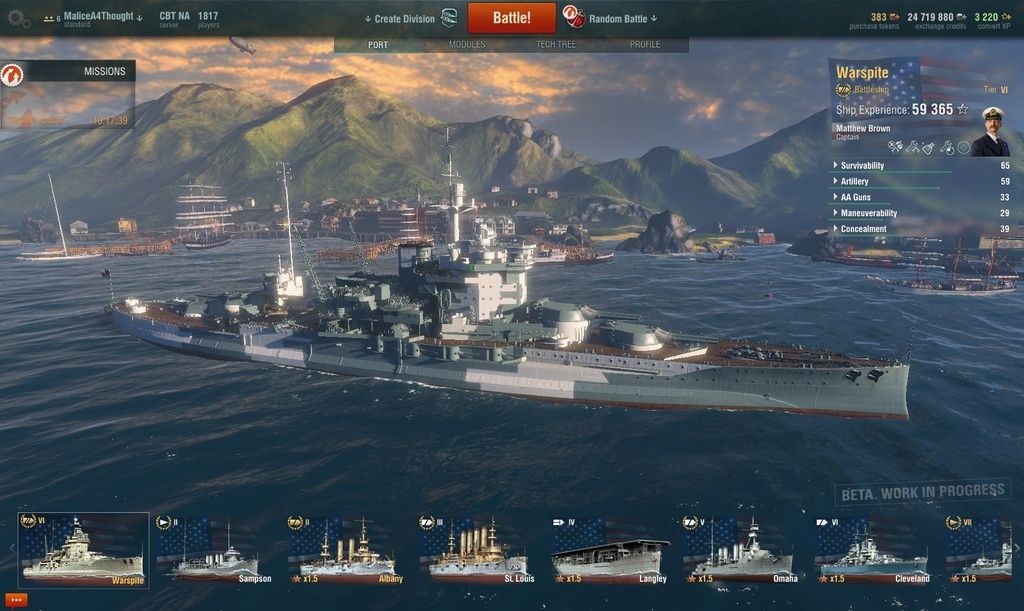Expand the Artillery stat details

pyautogui.click(x=854, y=181)
